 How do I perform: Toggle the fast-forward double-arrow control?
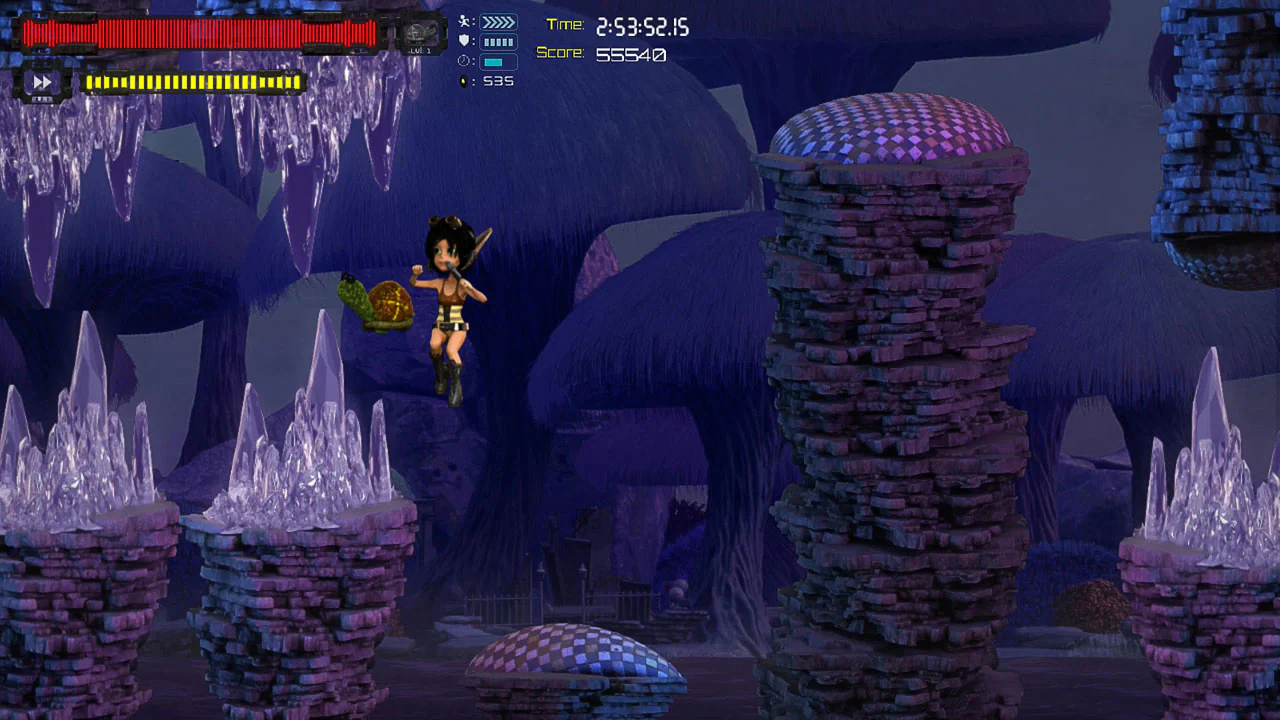(42, 83)
